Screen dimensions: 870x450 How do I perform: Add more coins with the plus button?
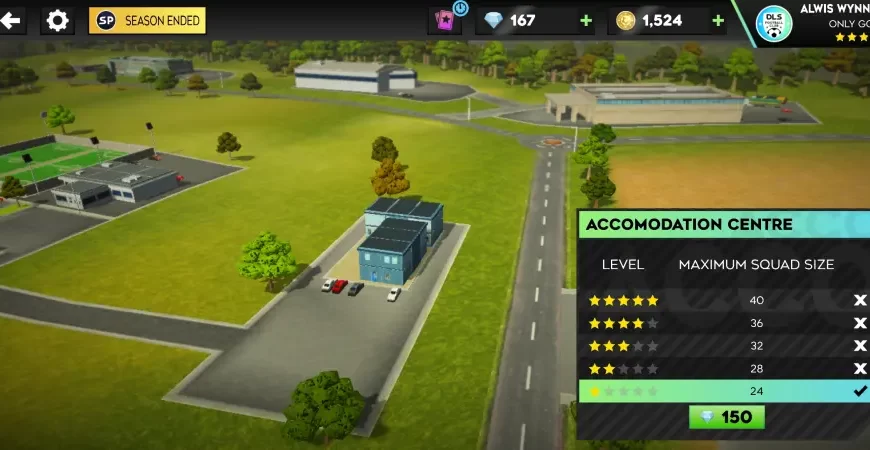[x=718, y=20]
